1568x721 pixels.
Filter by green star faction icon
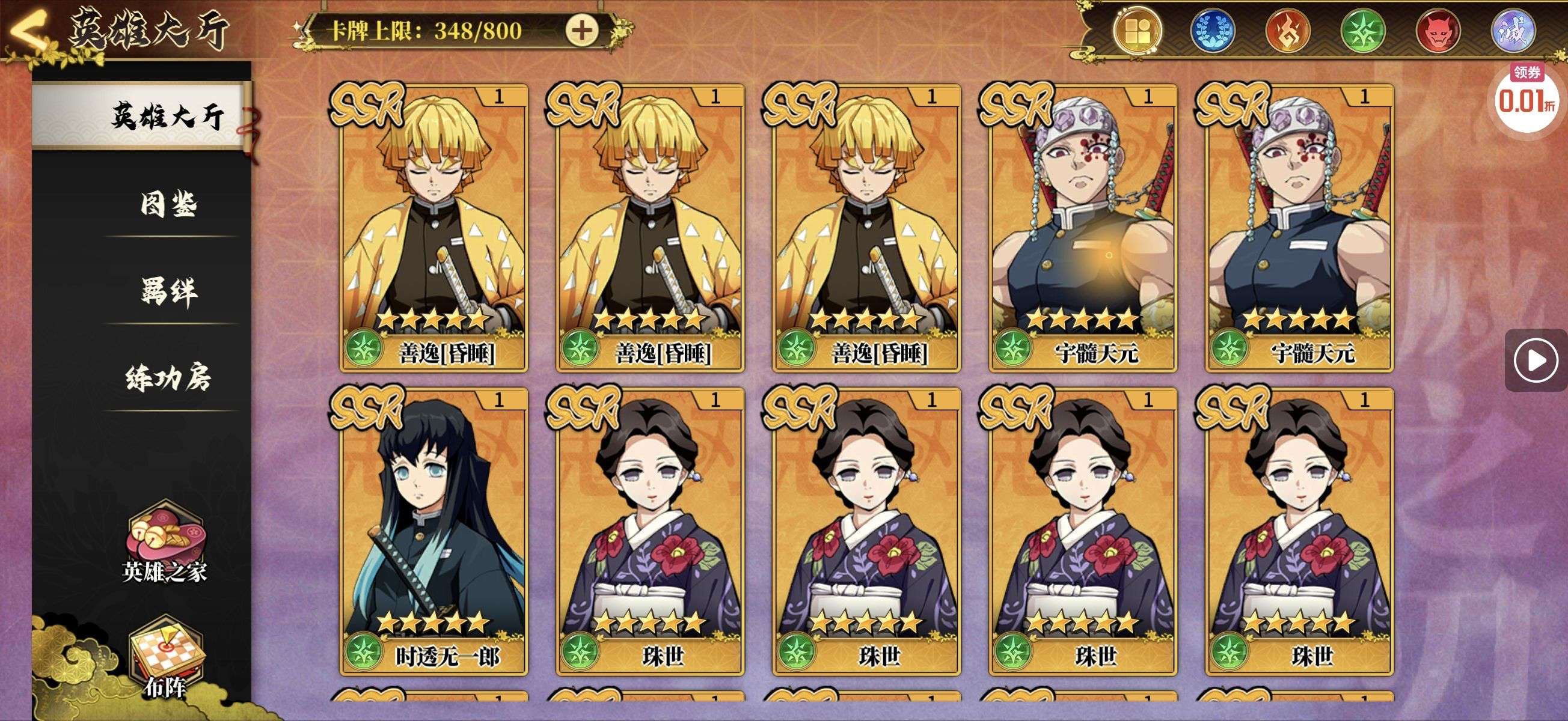tap(1363, 31)
